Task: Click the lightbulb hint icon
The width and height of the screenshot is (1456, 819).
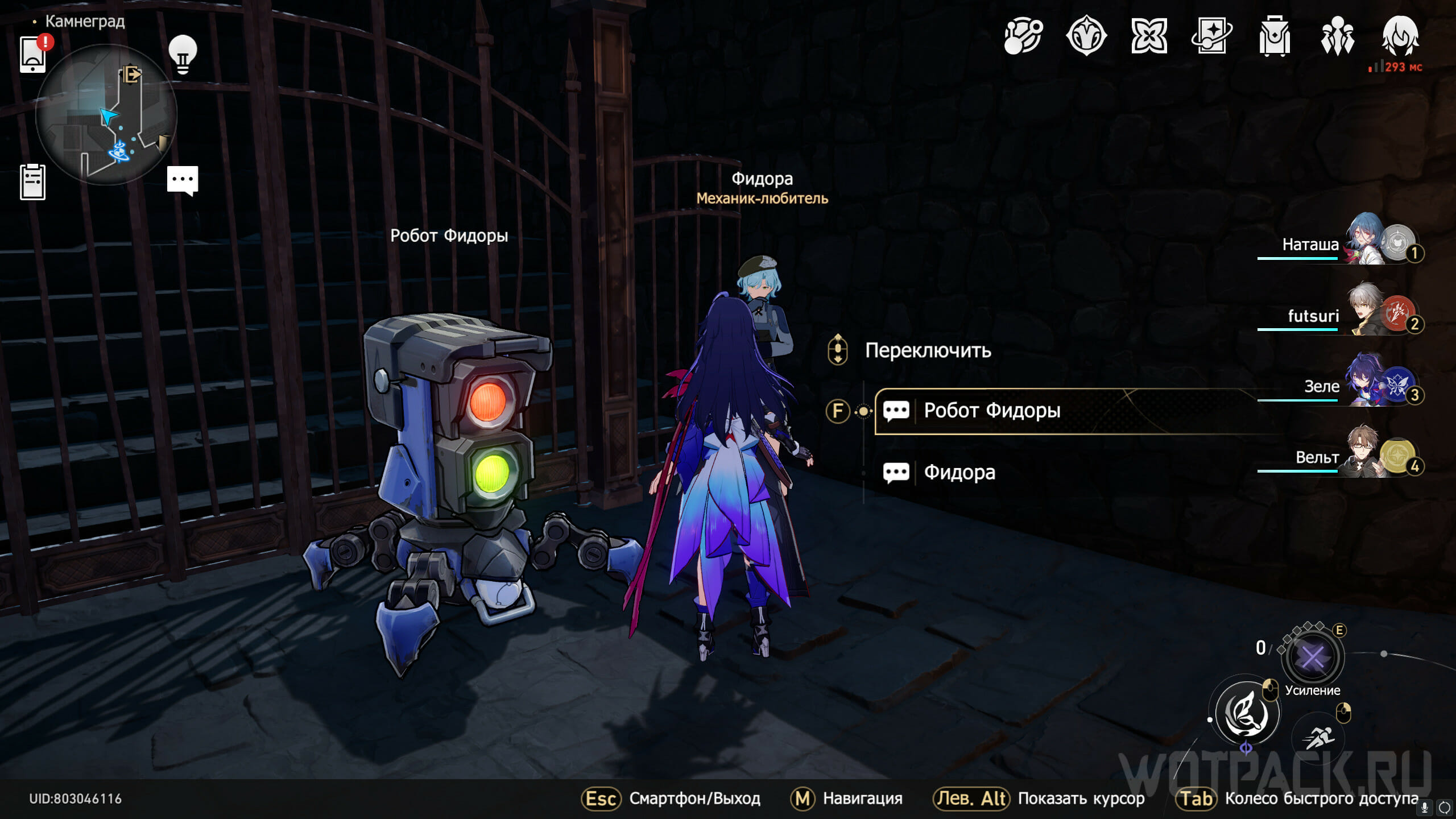Action: coord(183,54)
